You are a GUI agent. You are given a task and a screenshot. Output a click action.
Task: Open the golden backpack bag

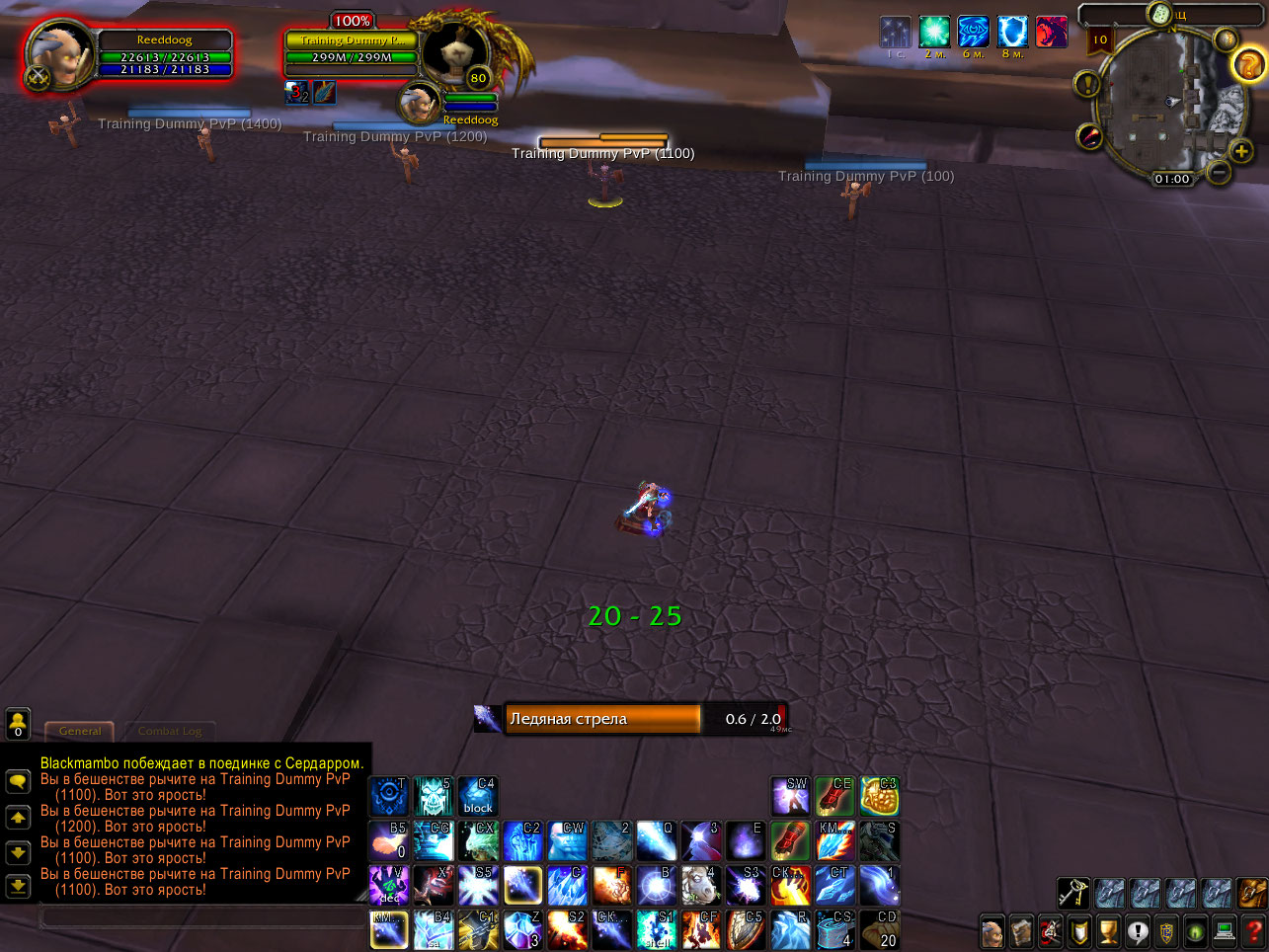[x=1252, y=896]
